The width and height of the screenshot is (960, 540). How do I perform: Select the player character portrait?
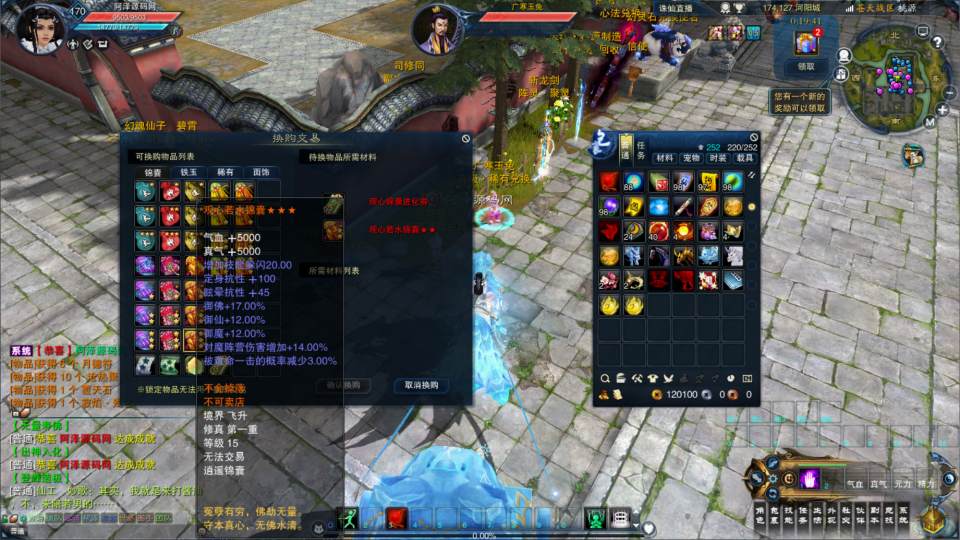click(x=40, y=27)
